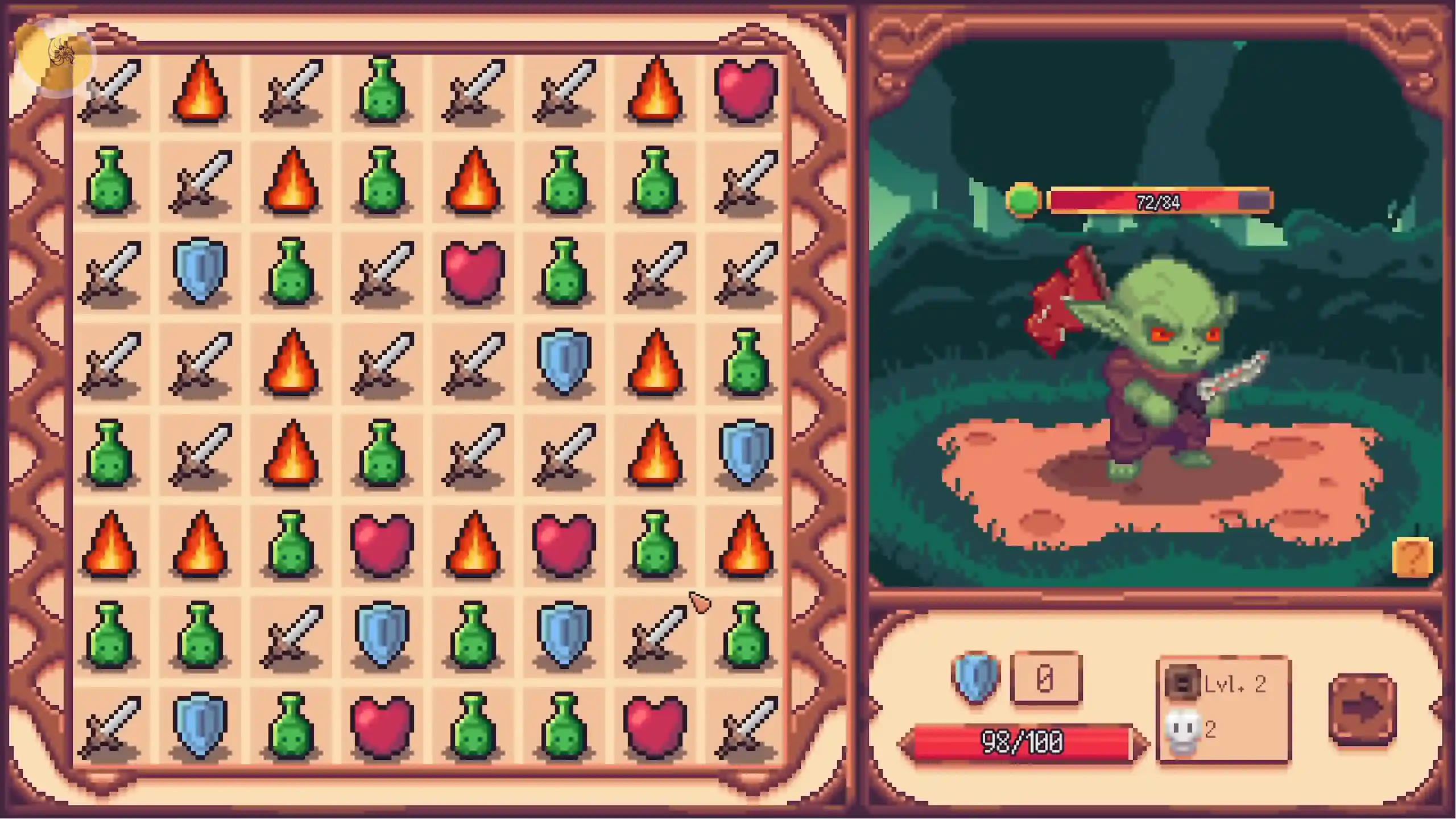Choose the sword tile in the board's bottom-right corner

click(746, 727)
